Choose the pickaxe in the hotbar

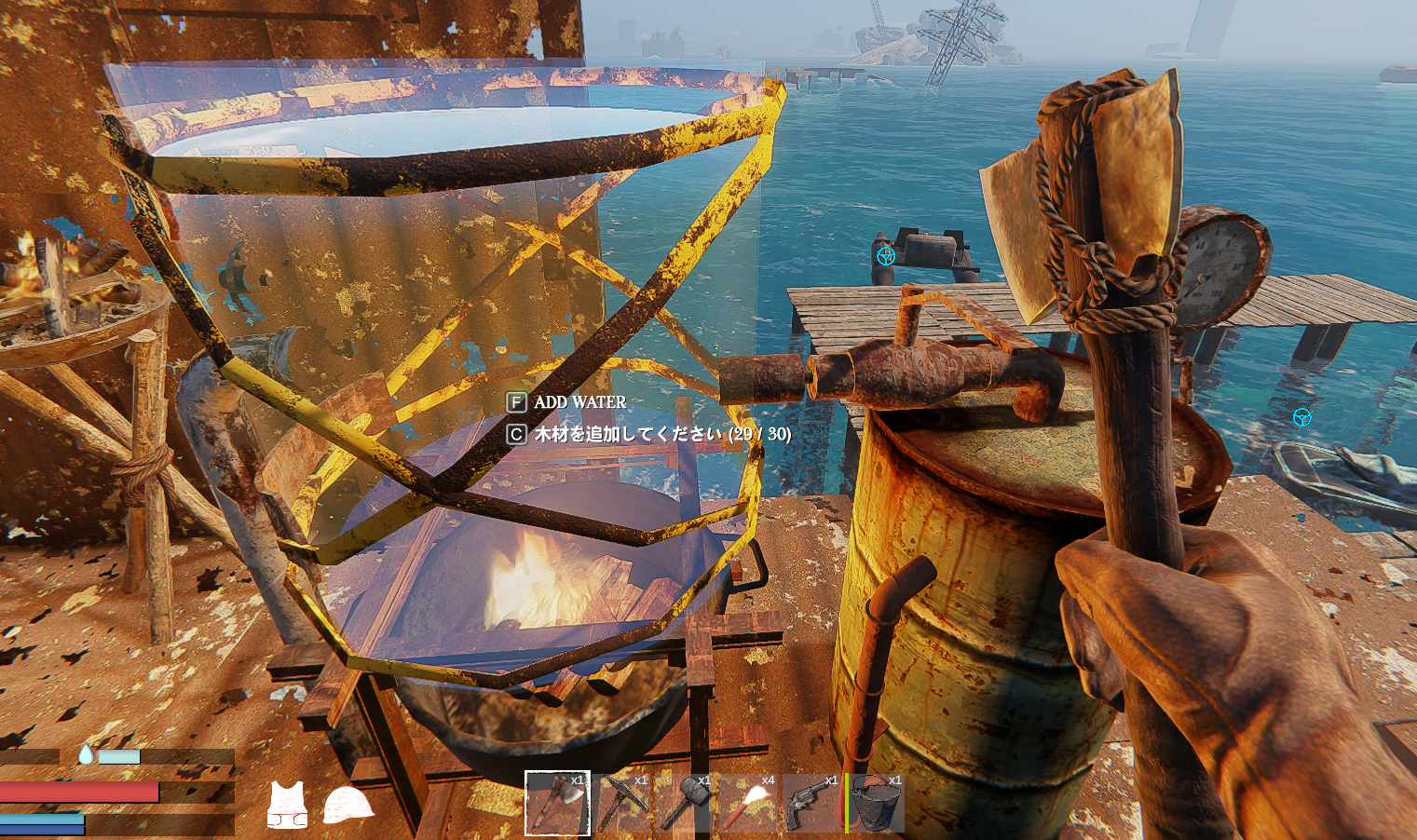pyautogui.click(x=621, y=802)
